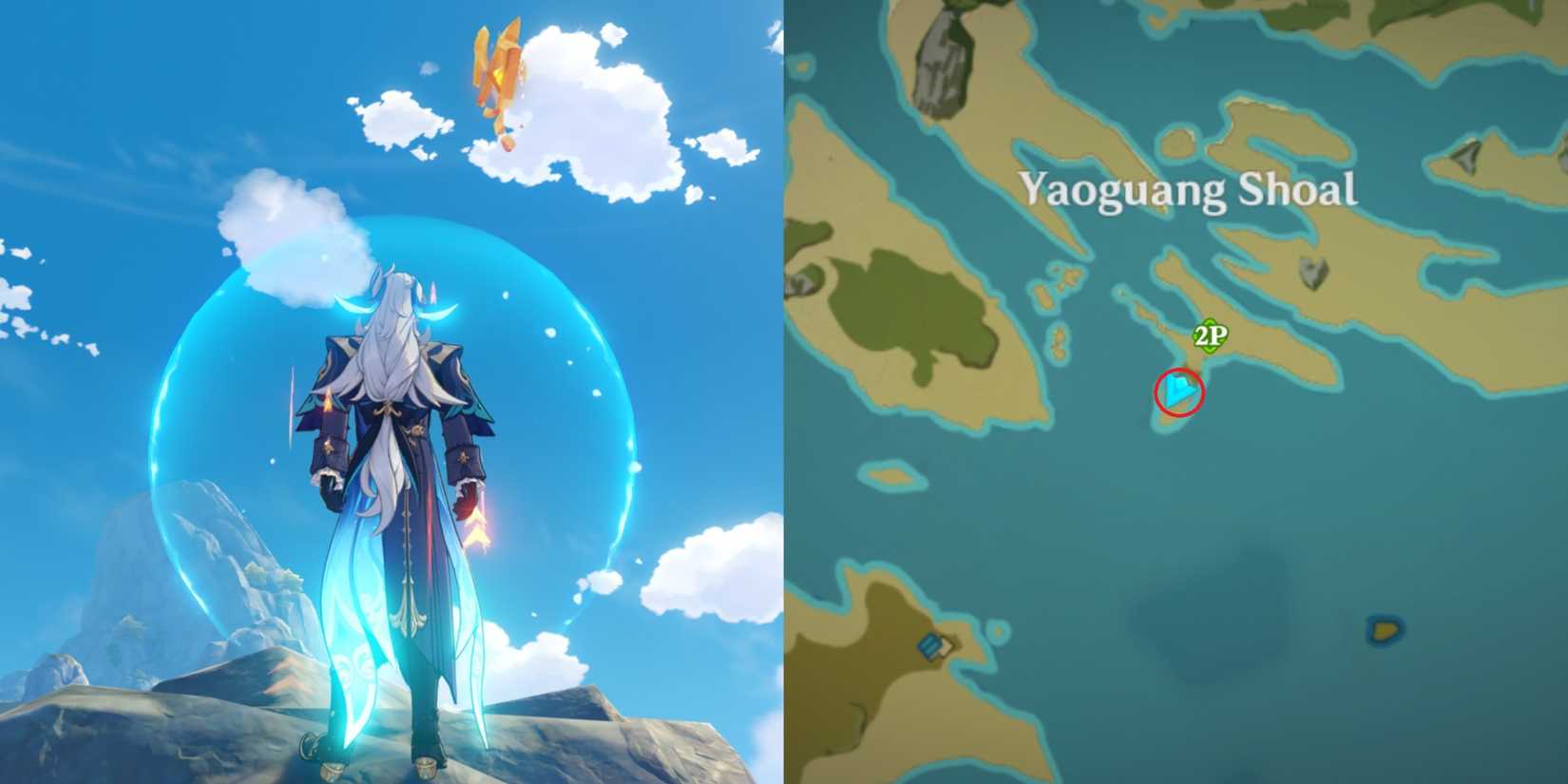Expand the small teal island at bottom right
Image resolution: width=1568 pixels, height=784 pixels.
coord(1385,627)
